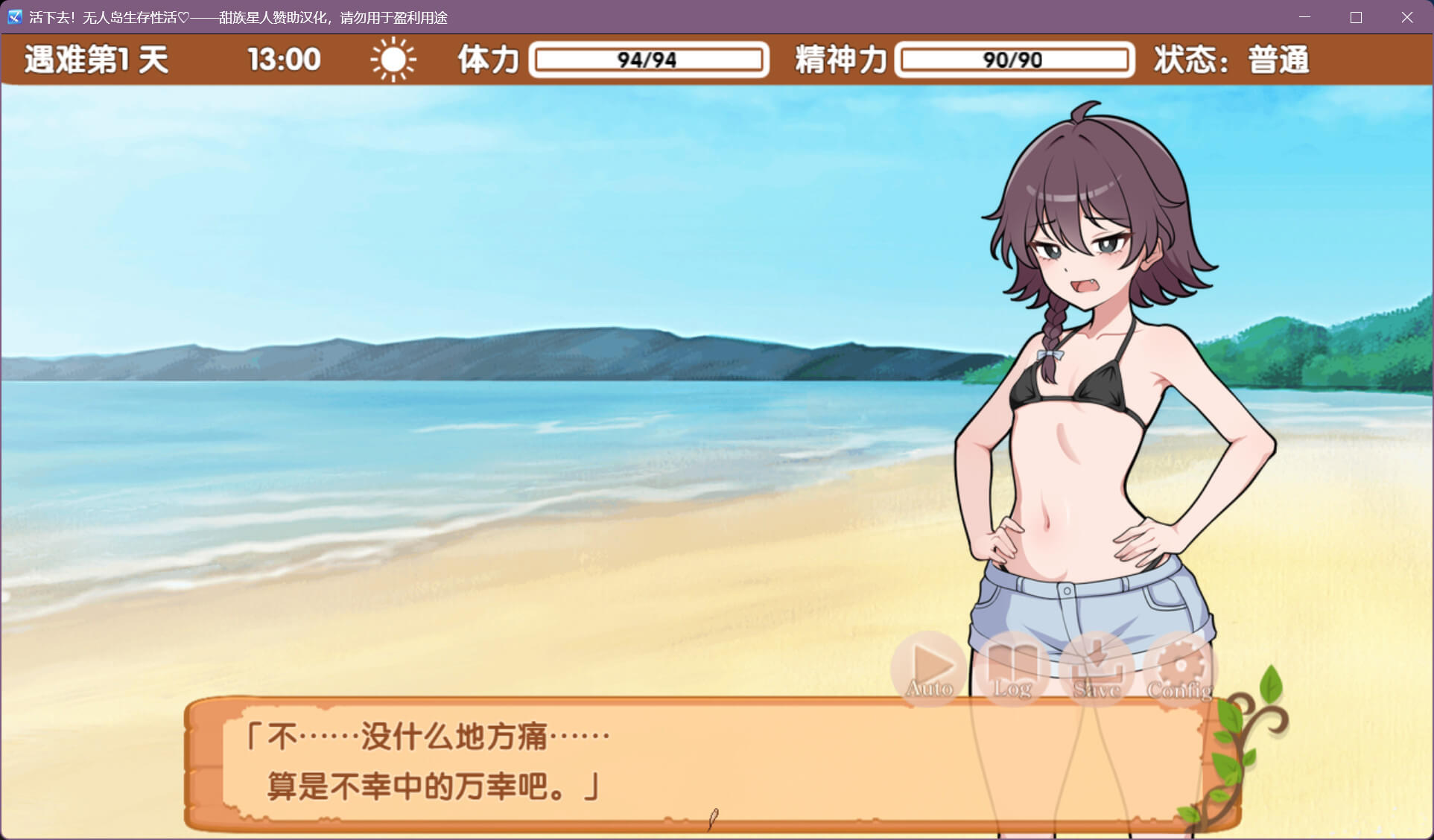Maximize the game window
This screenshot has height=840, width=1434.
tap(1356, 17)
